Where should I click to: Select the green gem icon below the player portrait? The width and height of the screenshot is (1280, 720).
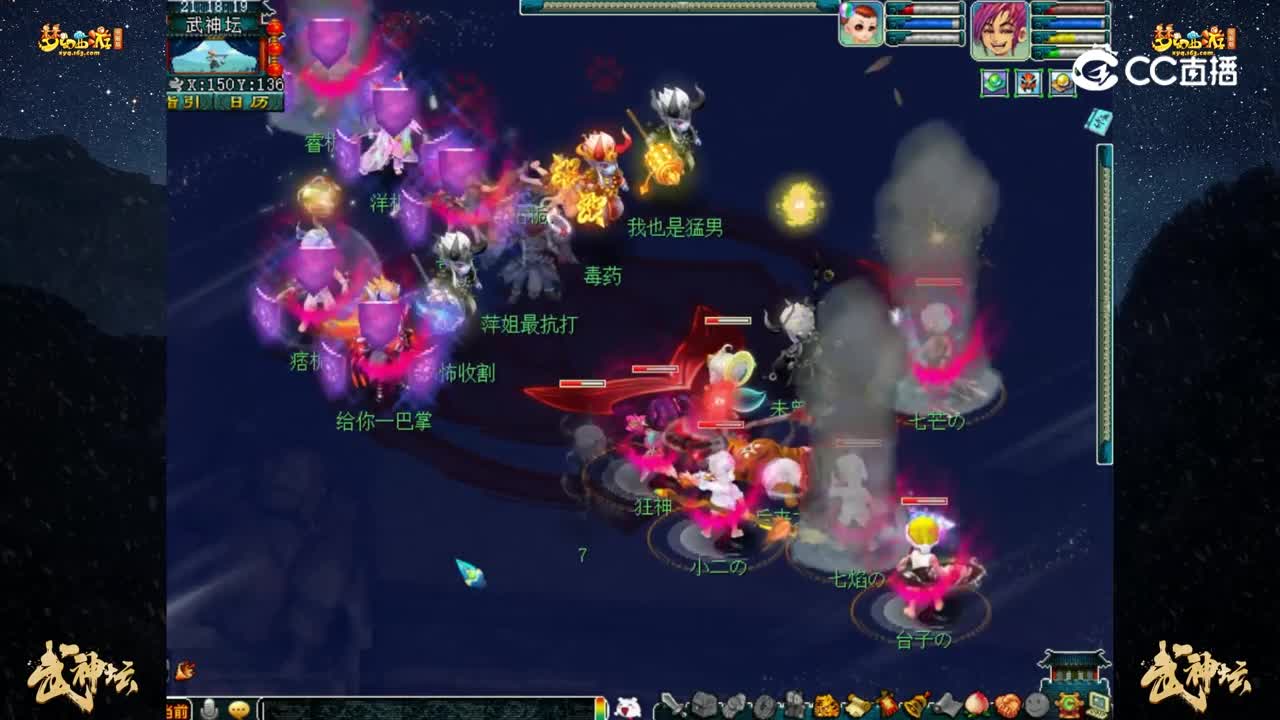click(x=993, y=83)
